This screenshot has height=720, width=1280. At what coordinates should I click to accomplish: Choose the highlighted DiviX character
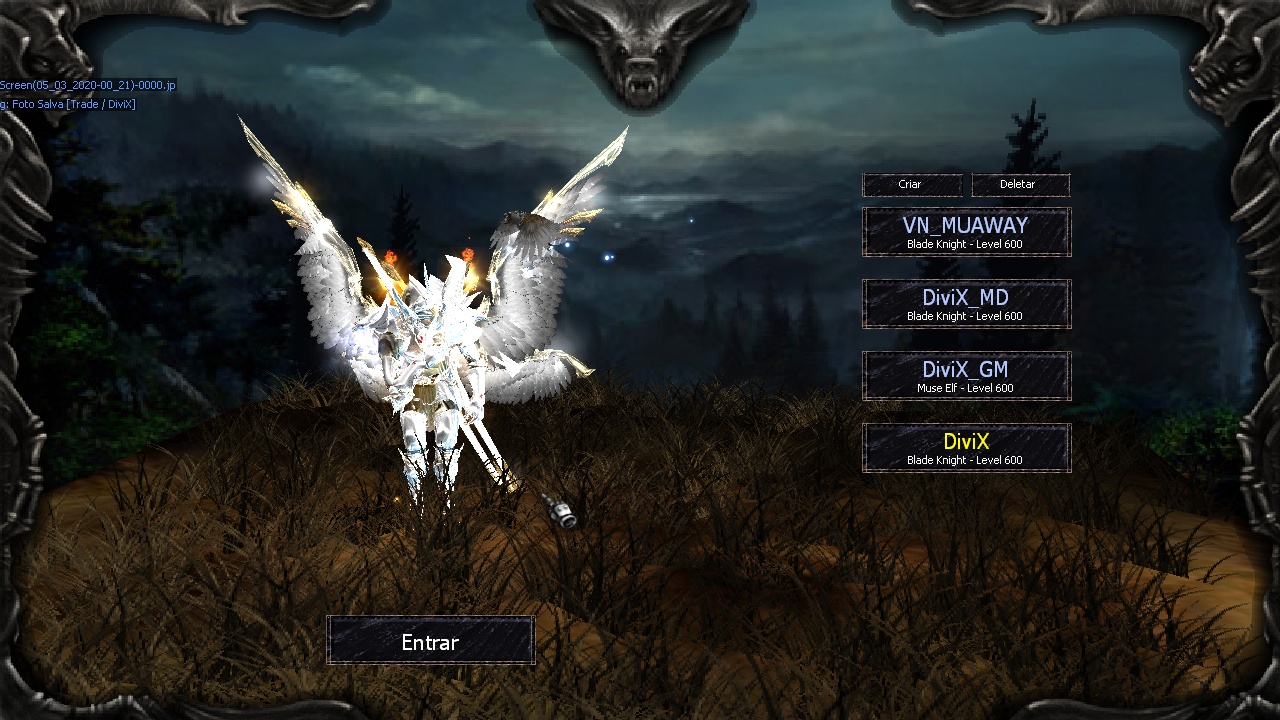pyautogui.click(x=966, y=448)
